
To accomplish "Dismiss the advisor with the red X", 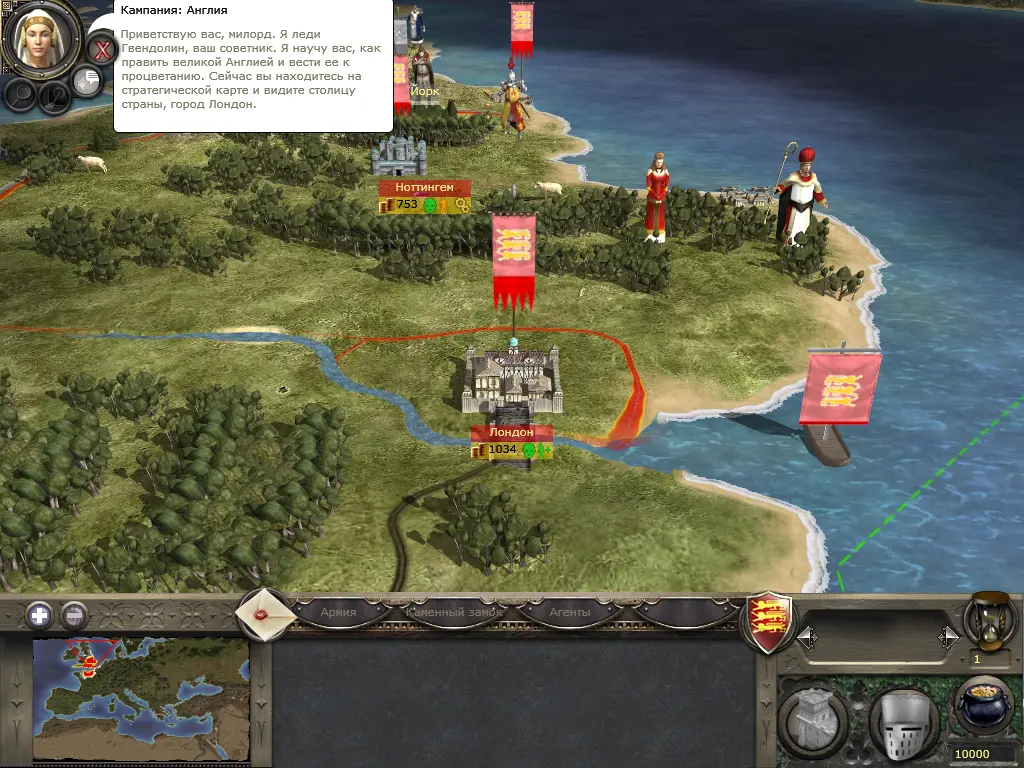I will (101, 48).
